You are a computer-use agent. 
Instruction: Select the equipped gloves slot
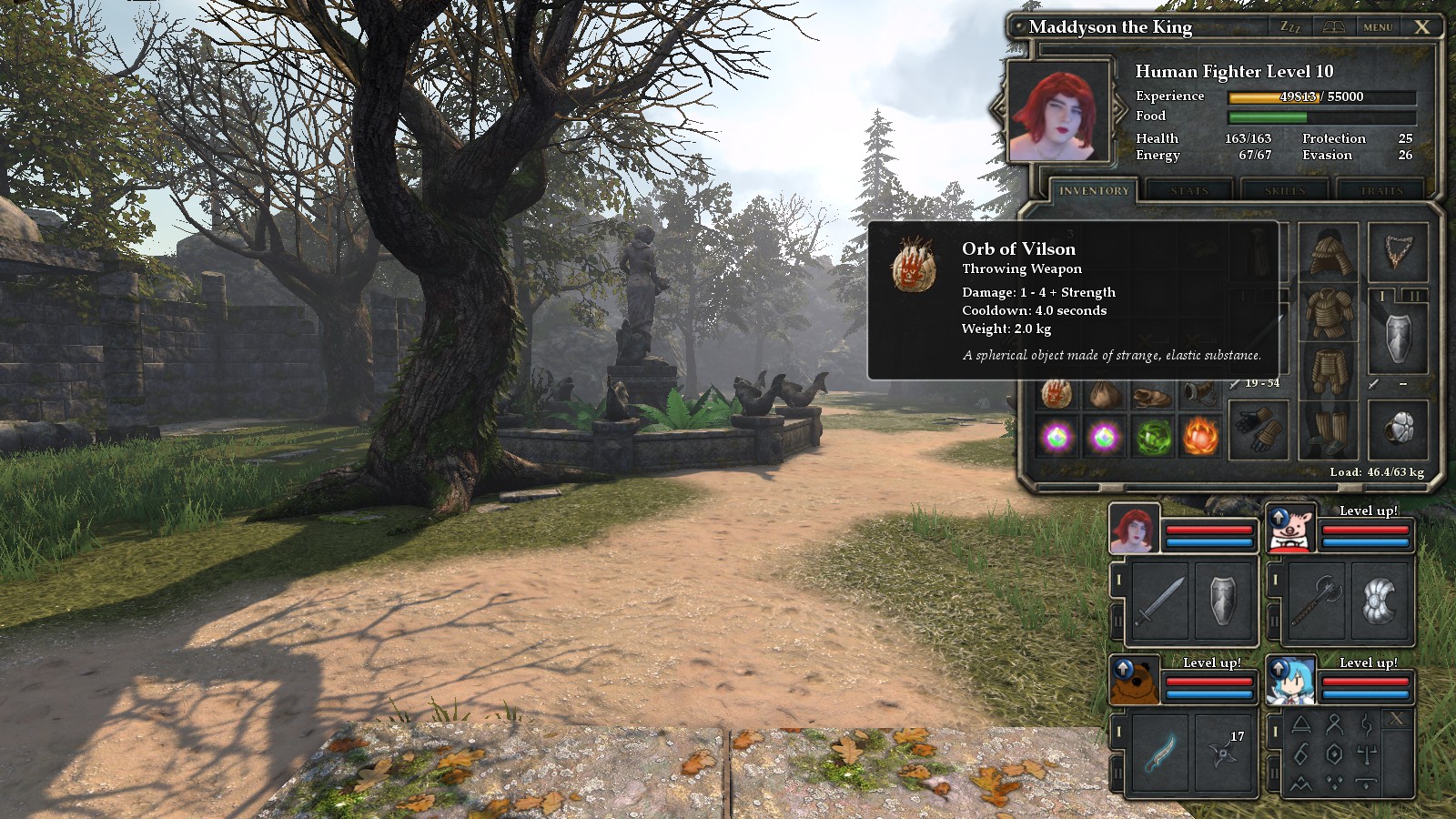1259,430
